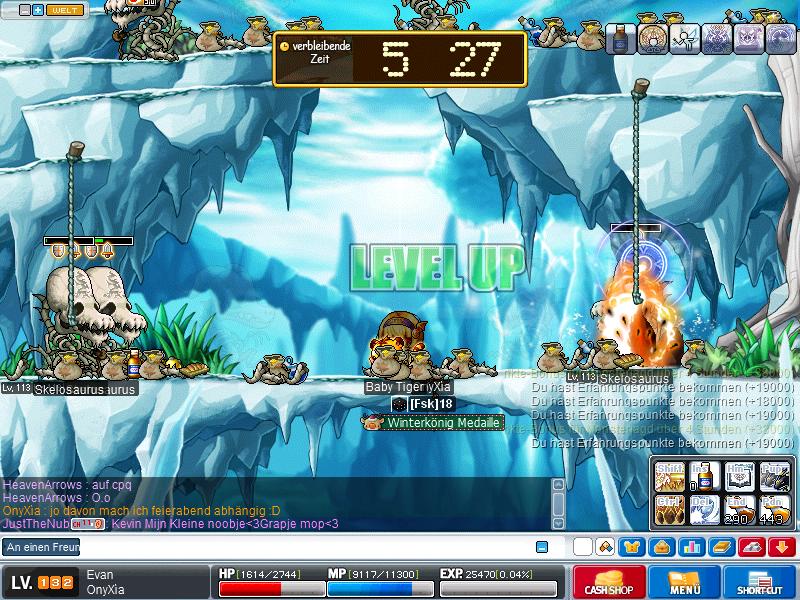Change the 'An einen Freund' chat target
Image resolution: width=800 pixels, height=600 pixels.
coord(40,547)
